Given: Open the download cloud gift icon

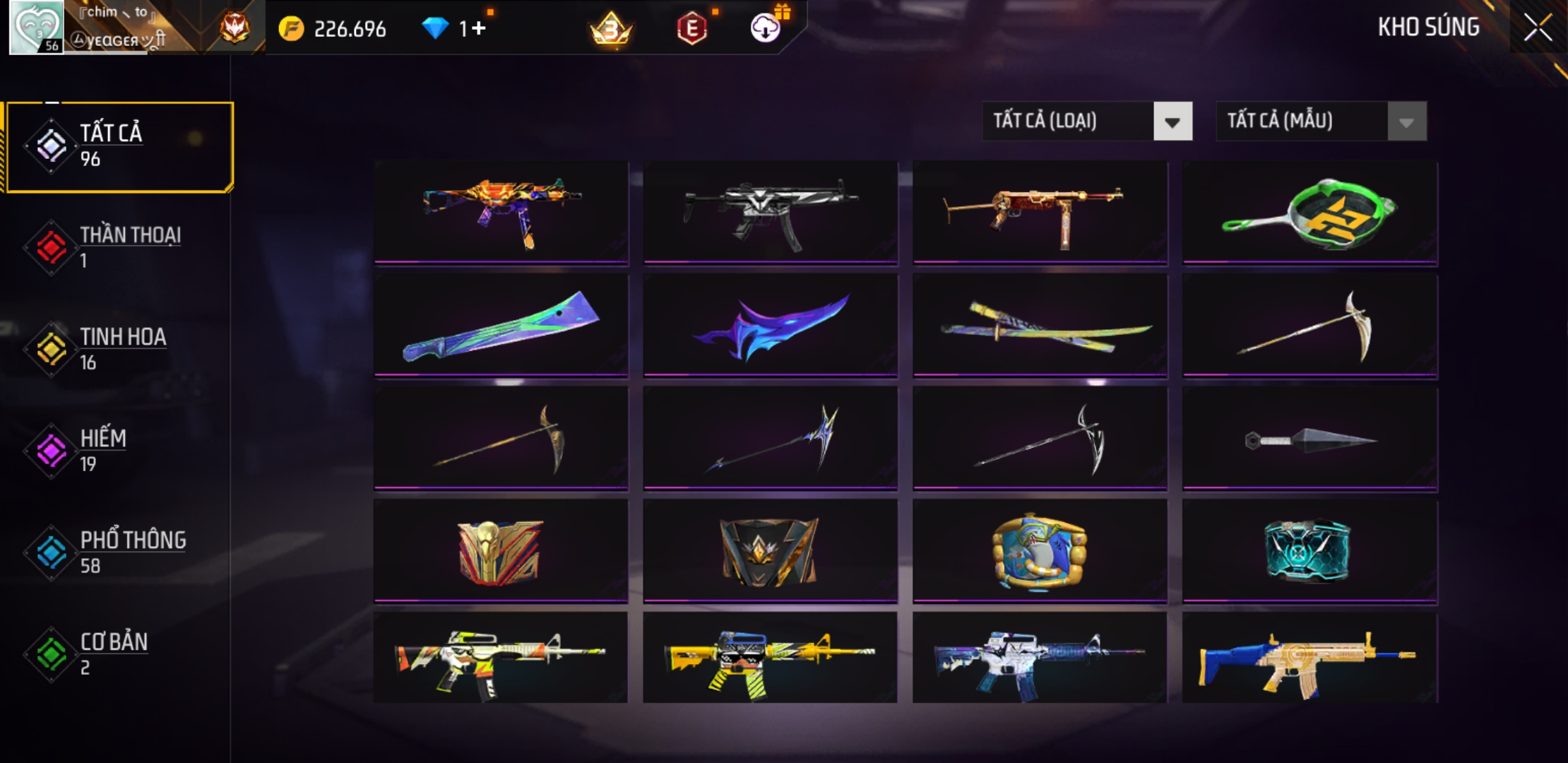Looking at the screenshot, I should tap(765, 28).
